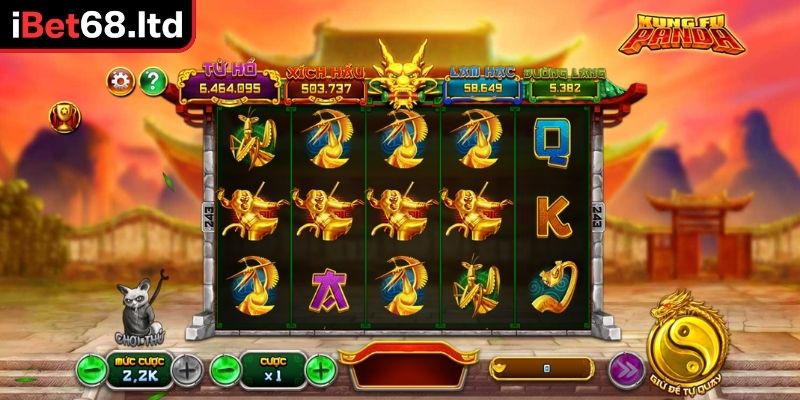Increase the Mức Cược bet level
800x400 pixels.
coord(186,369)
